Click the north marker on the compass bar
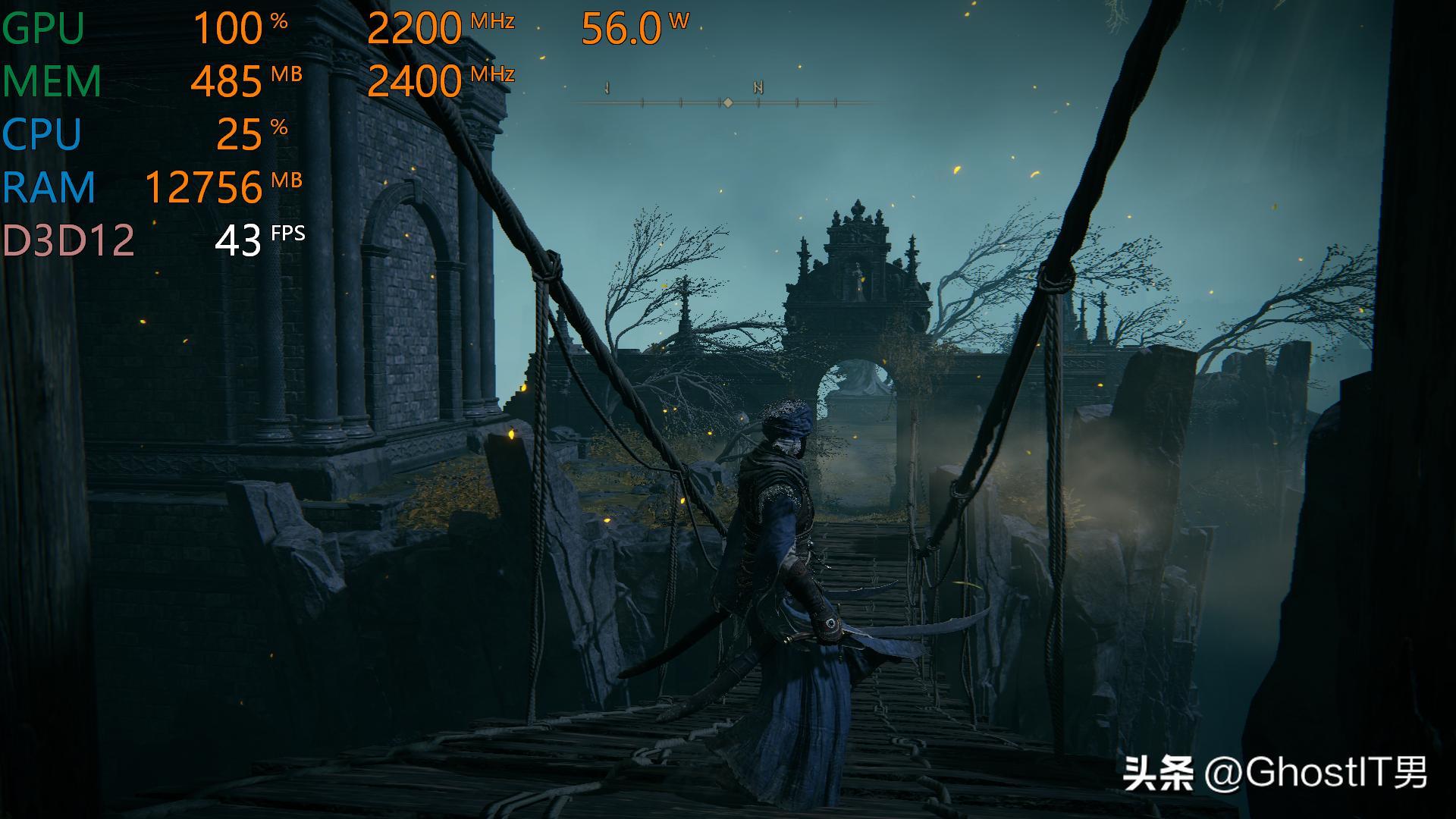This screenshot has width=1456, height=819. coord(758,88)
